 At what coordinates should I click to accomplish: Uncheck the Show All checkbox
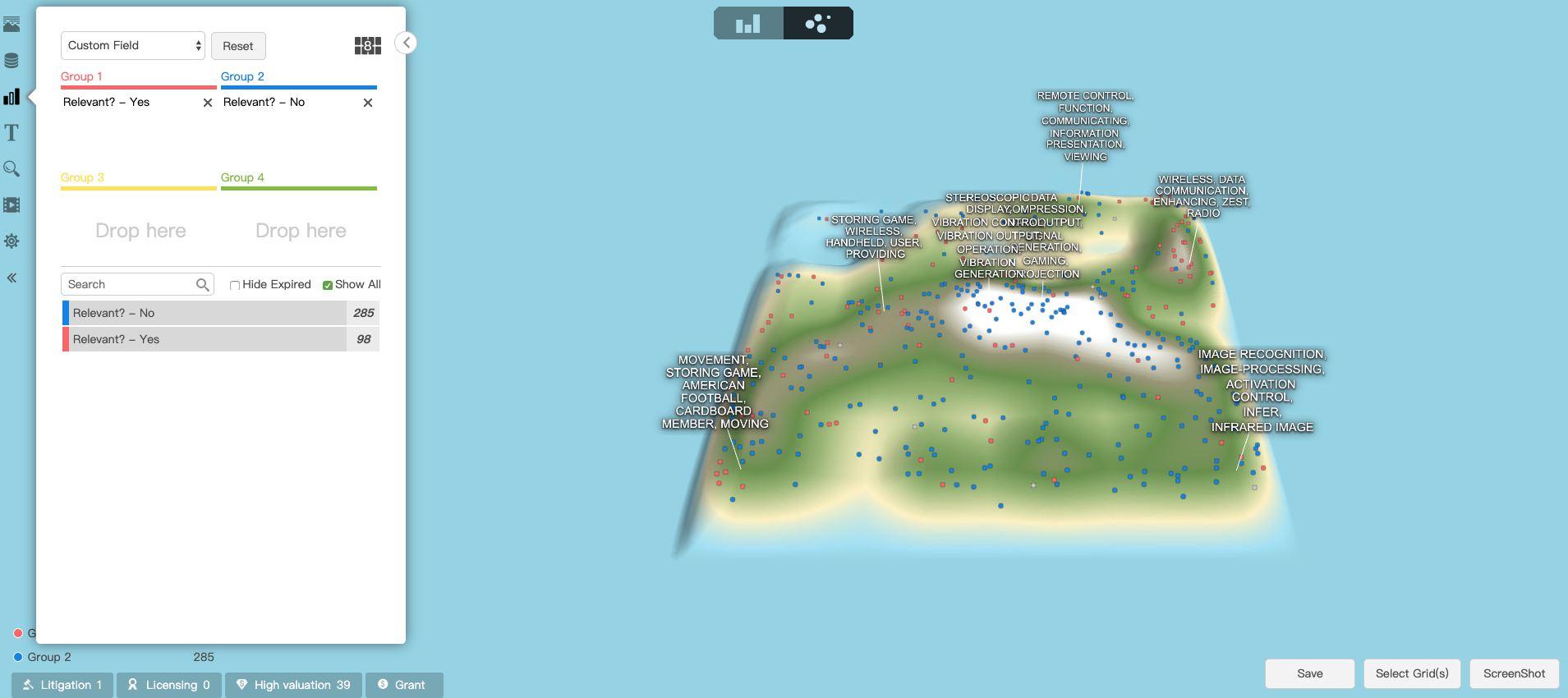click(328, 285)
